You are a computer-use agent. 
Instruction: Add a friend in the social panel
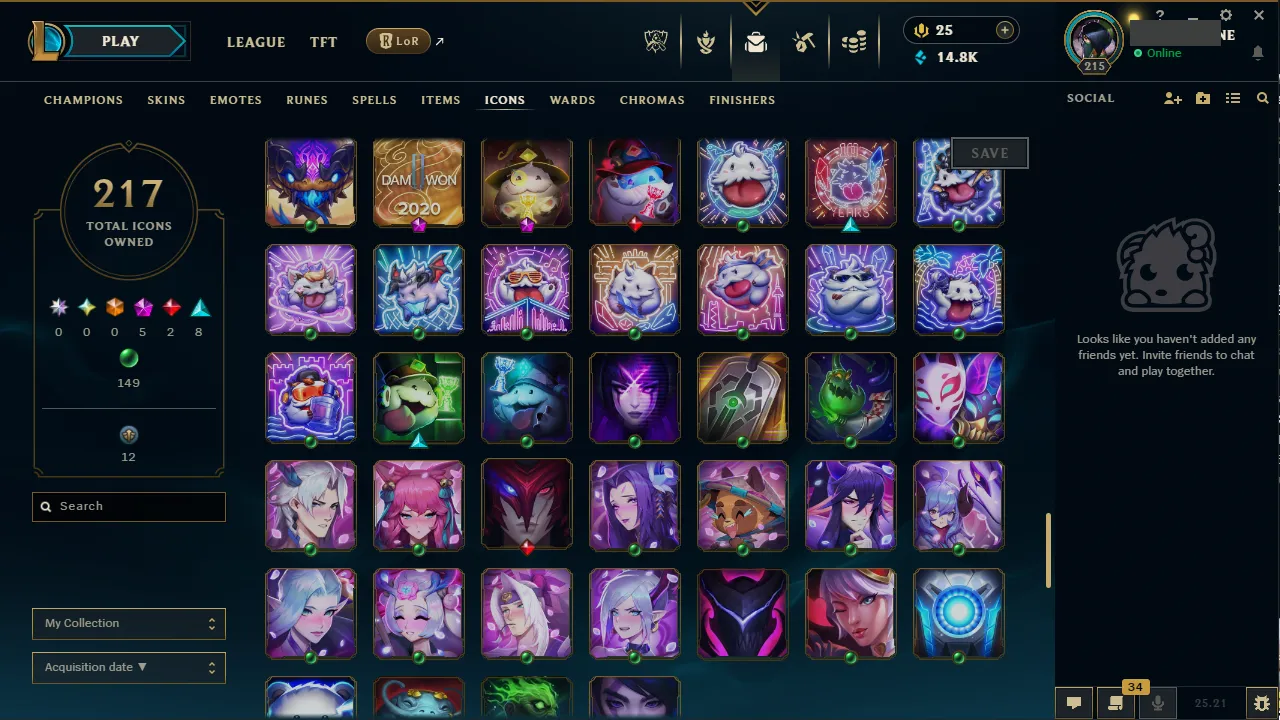[1172, 98]
